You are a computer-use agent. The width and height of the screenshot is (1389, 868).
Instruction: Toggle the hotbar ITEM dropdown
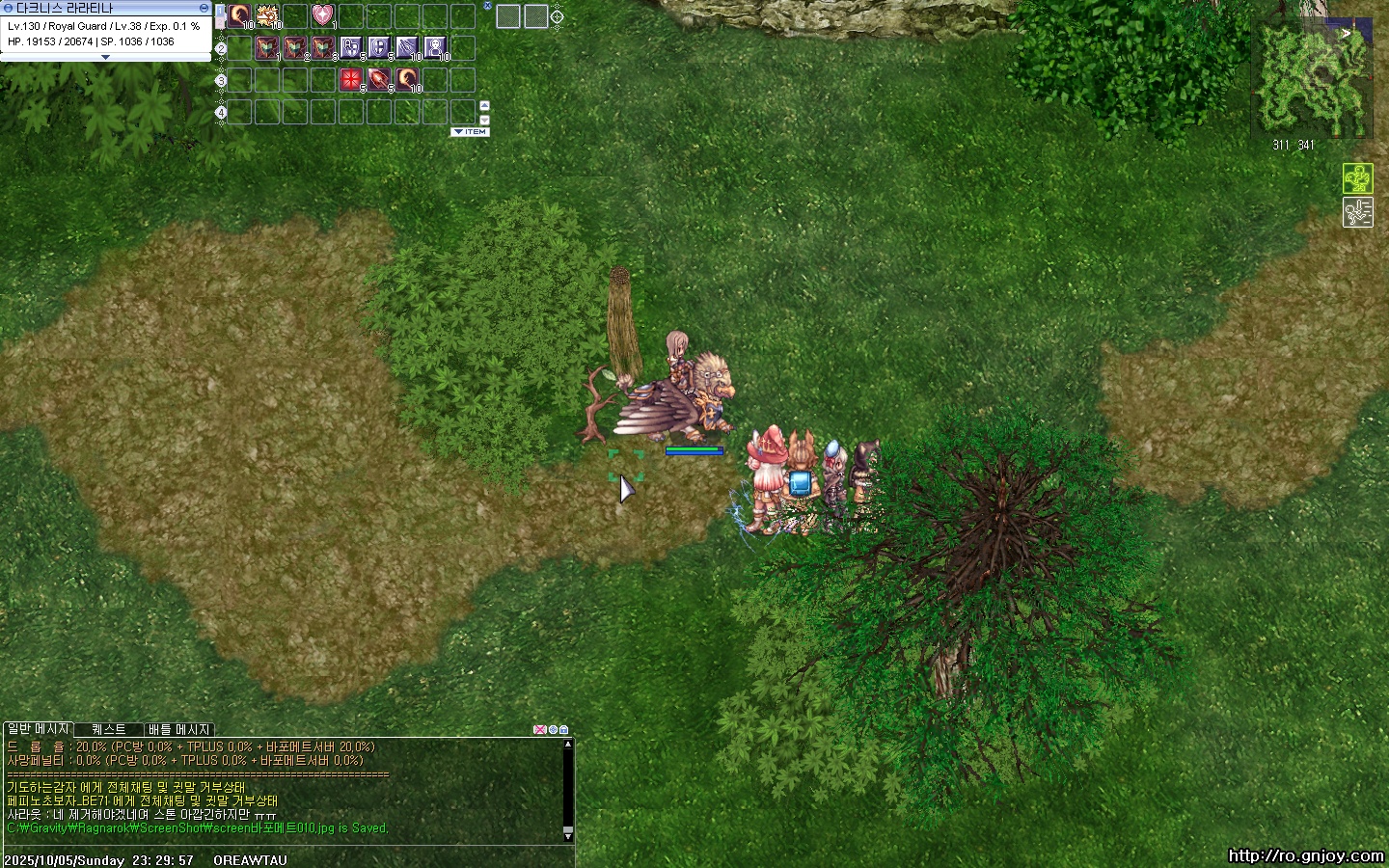pos(470,132)
